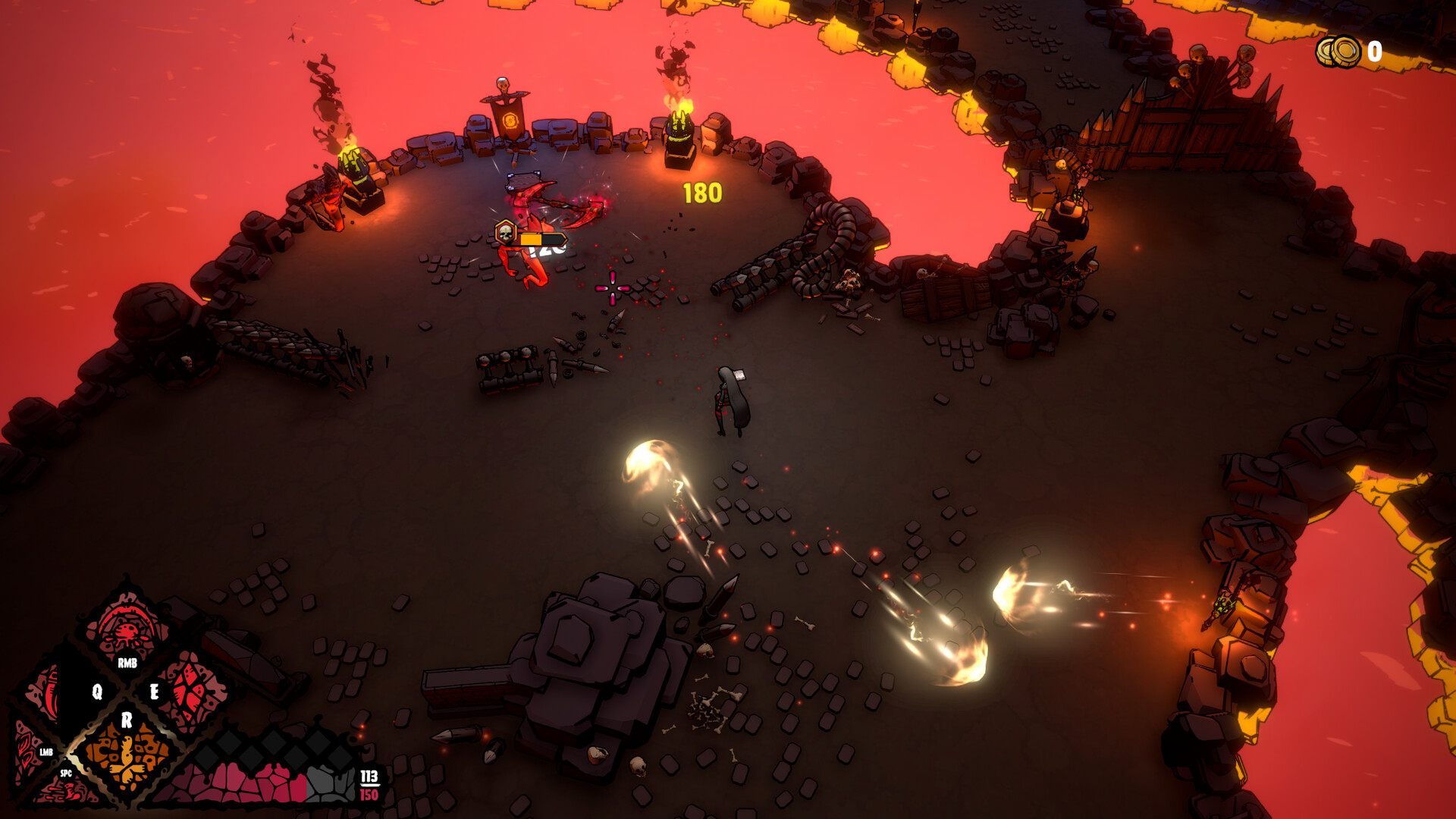Viewport: 1456px width, 819px height.
Task: Click the pink crosshair reticle on the ground
Action: [x=611, y=289]
